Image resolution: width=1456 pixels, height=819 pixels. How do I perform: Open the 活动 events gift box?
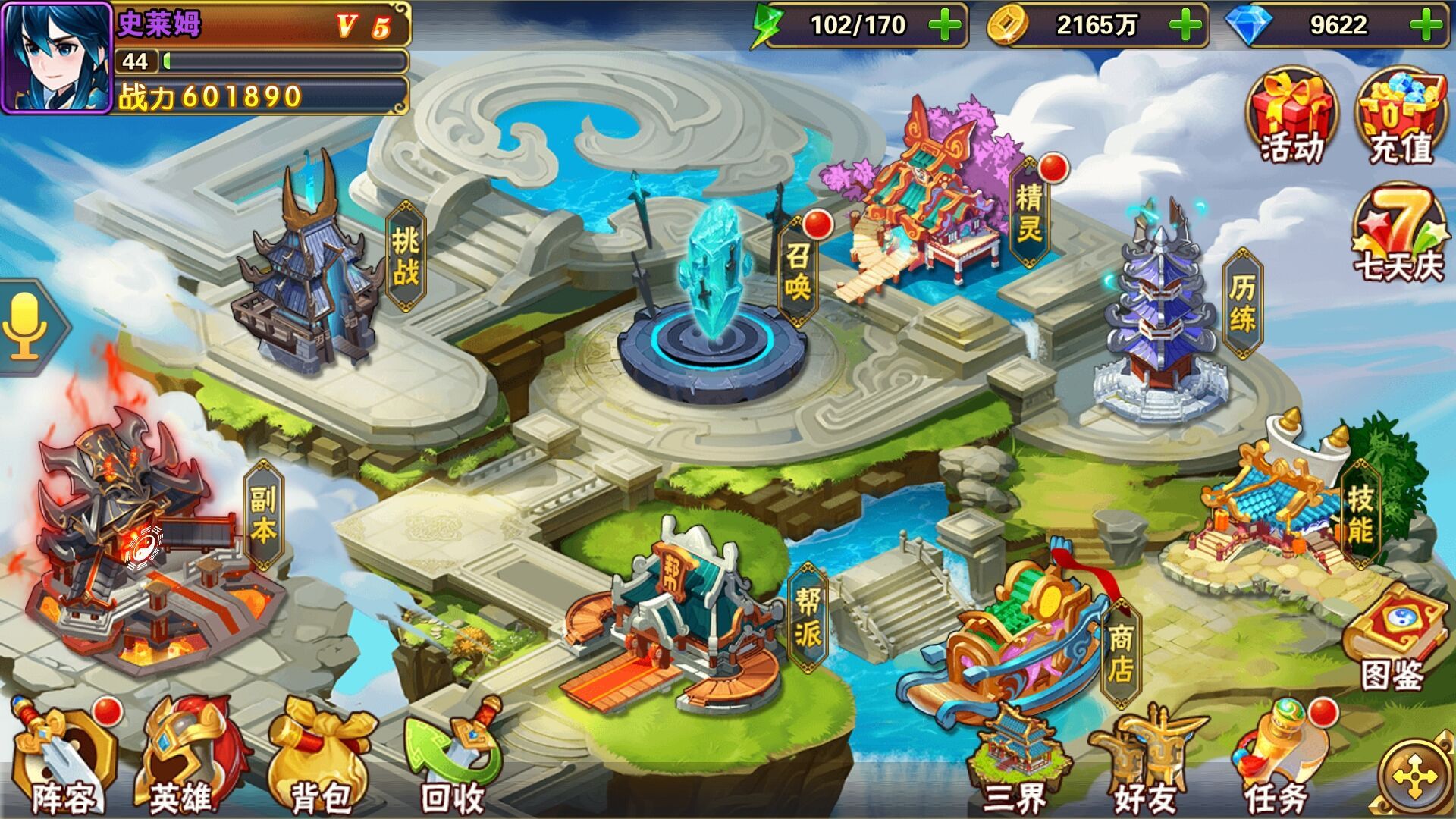1292,118
